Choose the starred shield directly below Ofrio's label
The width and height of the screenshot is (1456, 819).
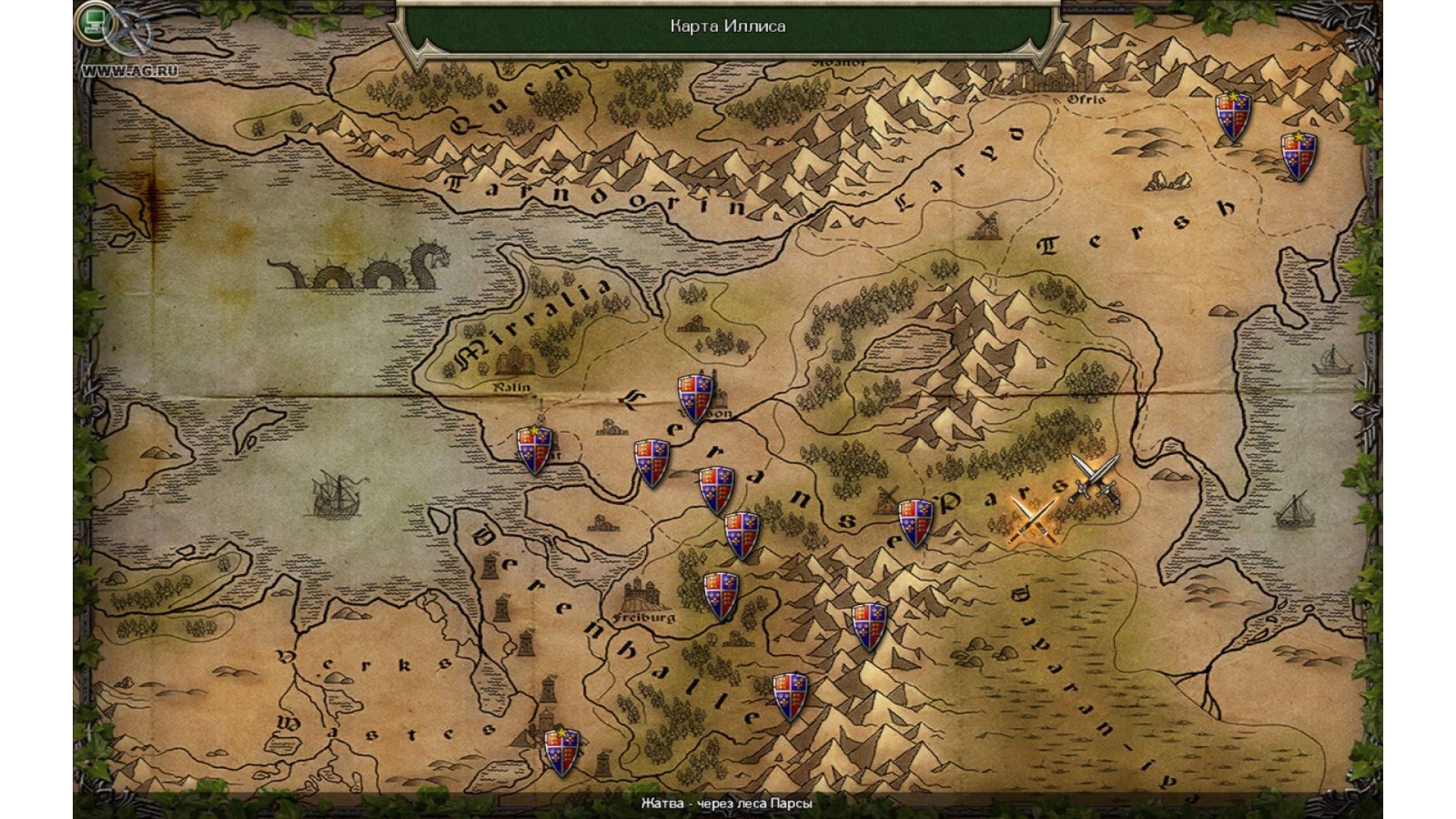tap(1232, 116)
